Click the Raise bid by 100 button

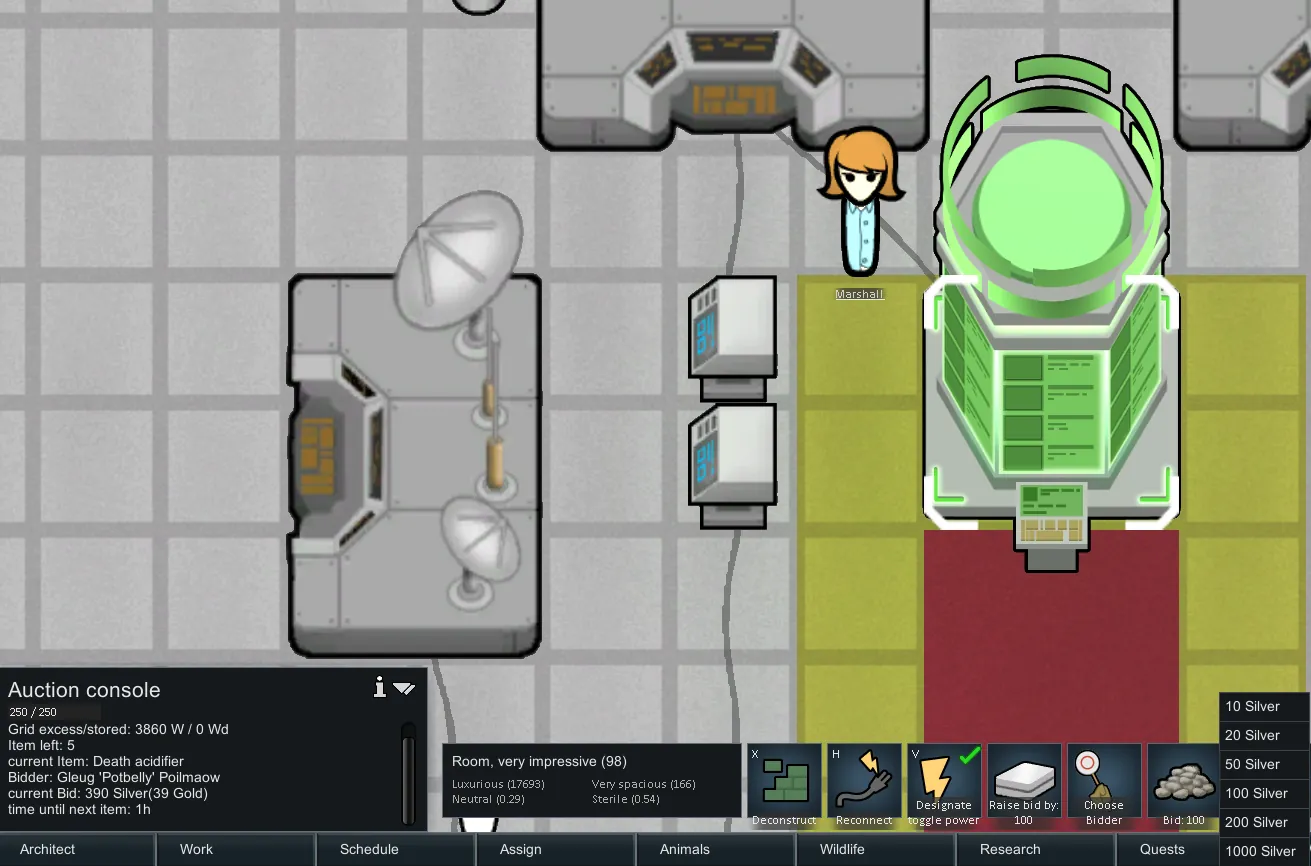tap(1024, 786)
